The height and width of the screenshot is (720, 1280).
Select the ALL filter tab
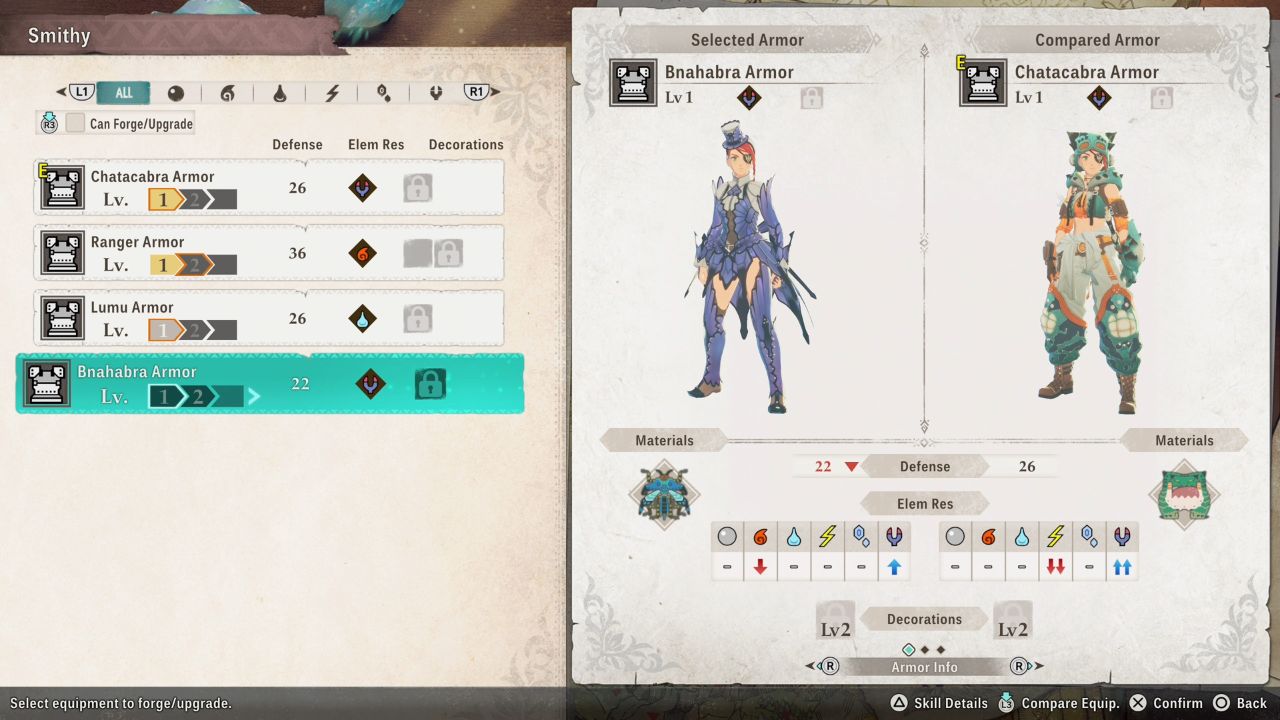(x=123, y=93)
